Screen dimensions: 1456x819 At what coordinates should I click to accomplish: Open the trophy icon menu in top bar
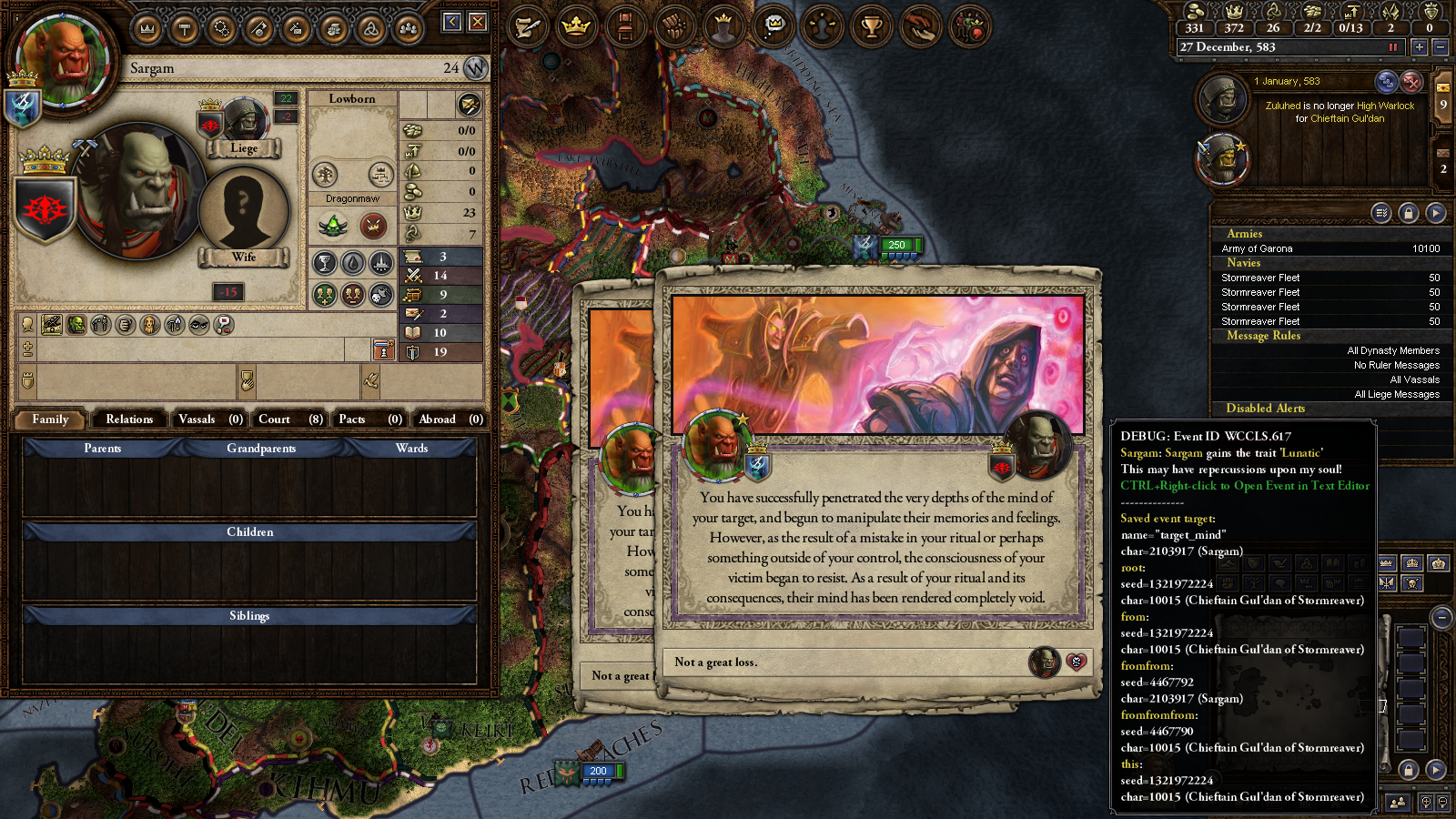tap(871, 27)
